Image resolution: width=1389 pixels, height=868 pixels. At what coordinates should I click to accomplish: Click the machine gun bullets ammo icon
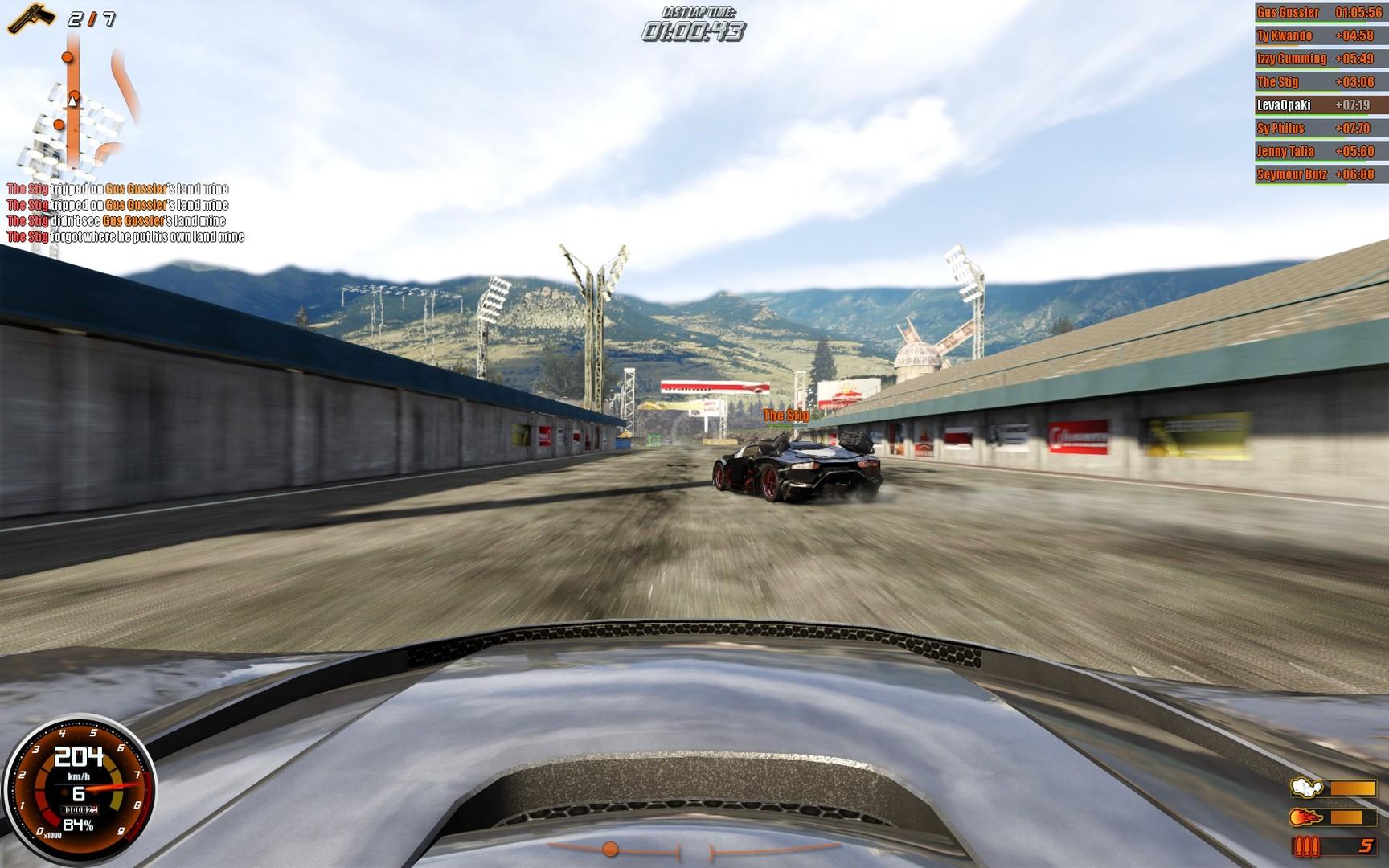[1307, 846]
